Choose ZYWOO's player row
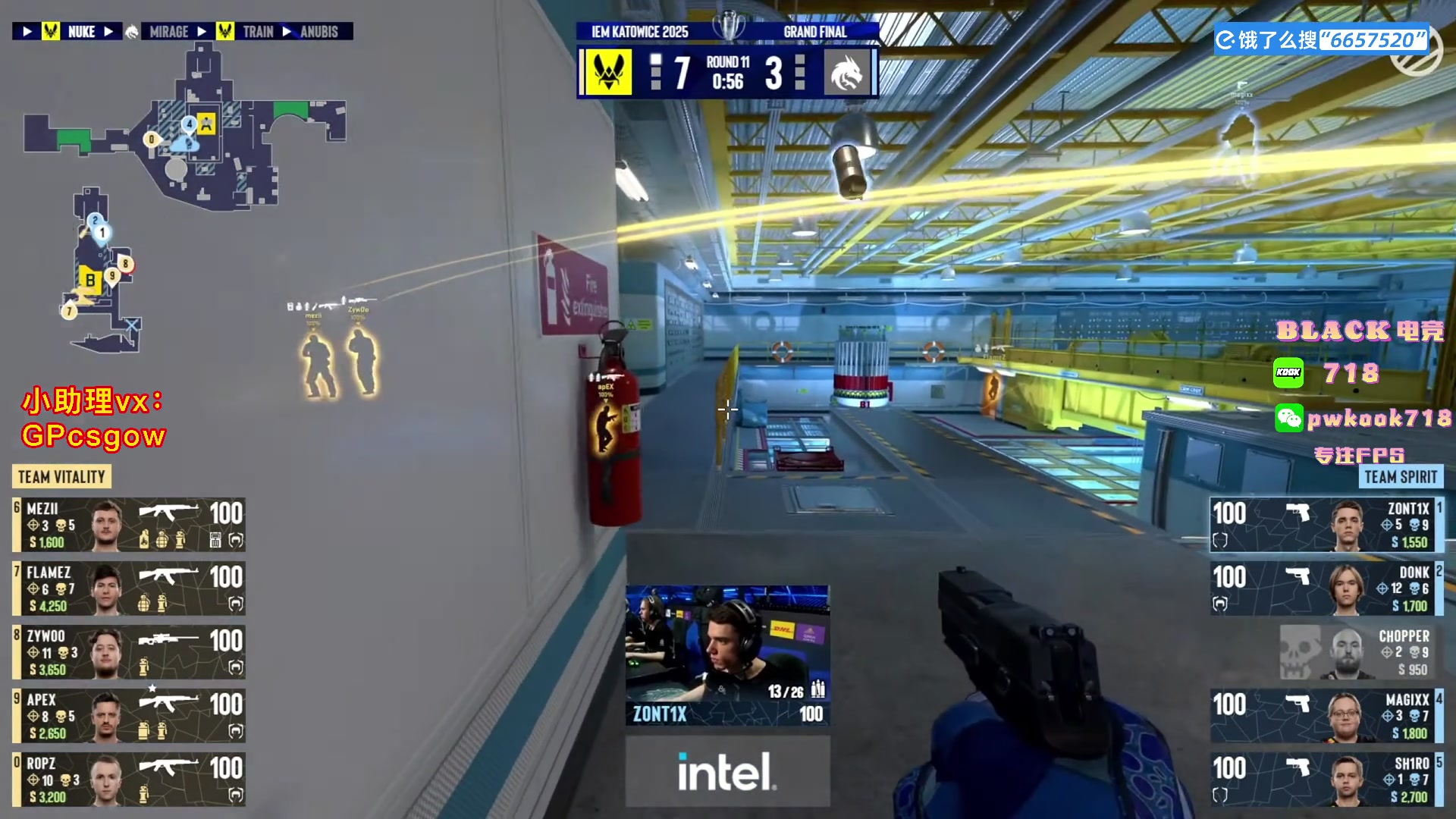This screenshot has width=1456, height=819. coord(129,652)
